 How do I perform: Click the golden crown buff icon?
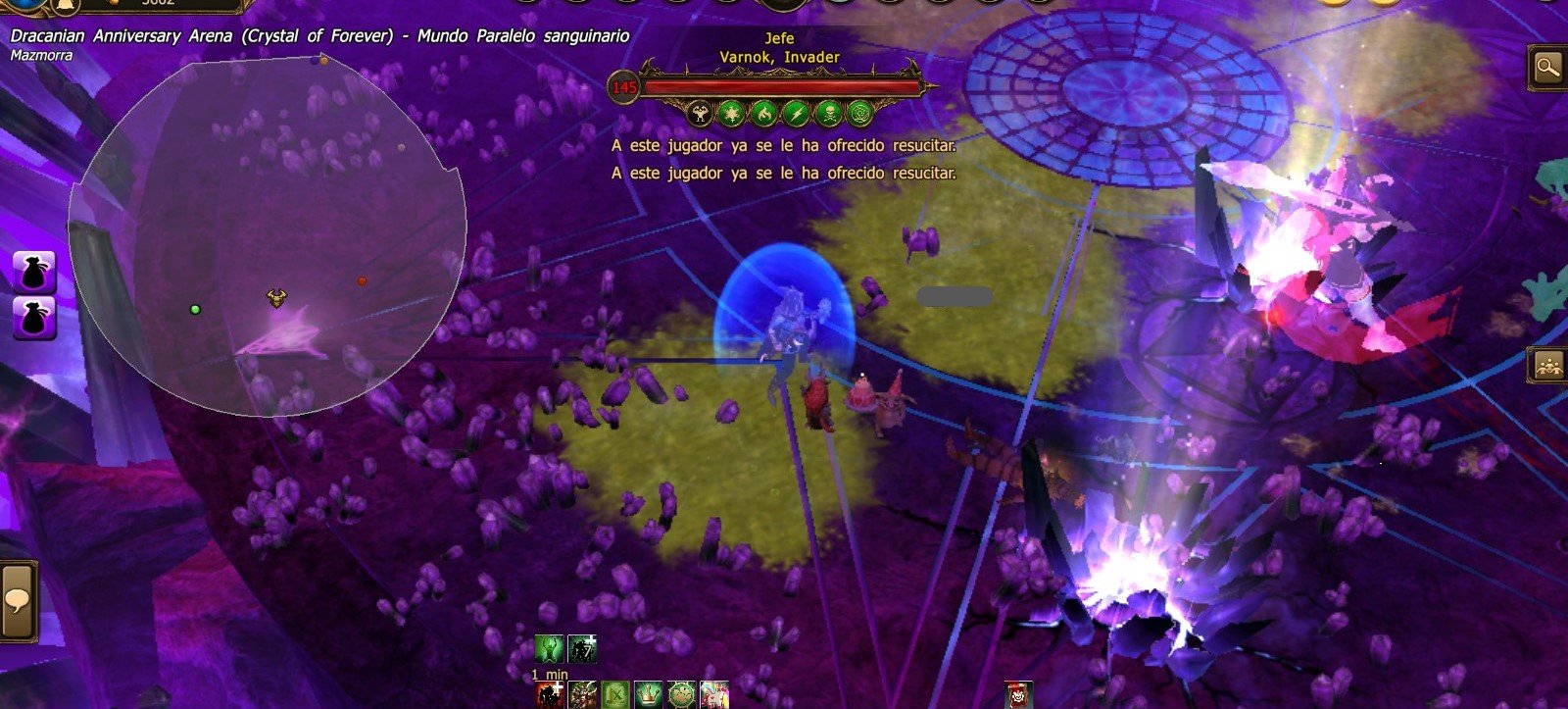648,695
